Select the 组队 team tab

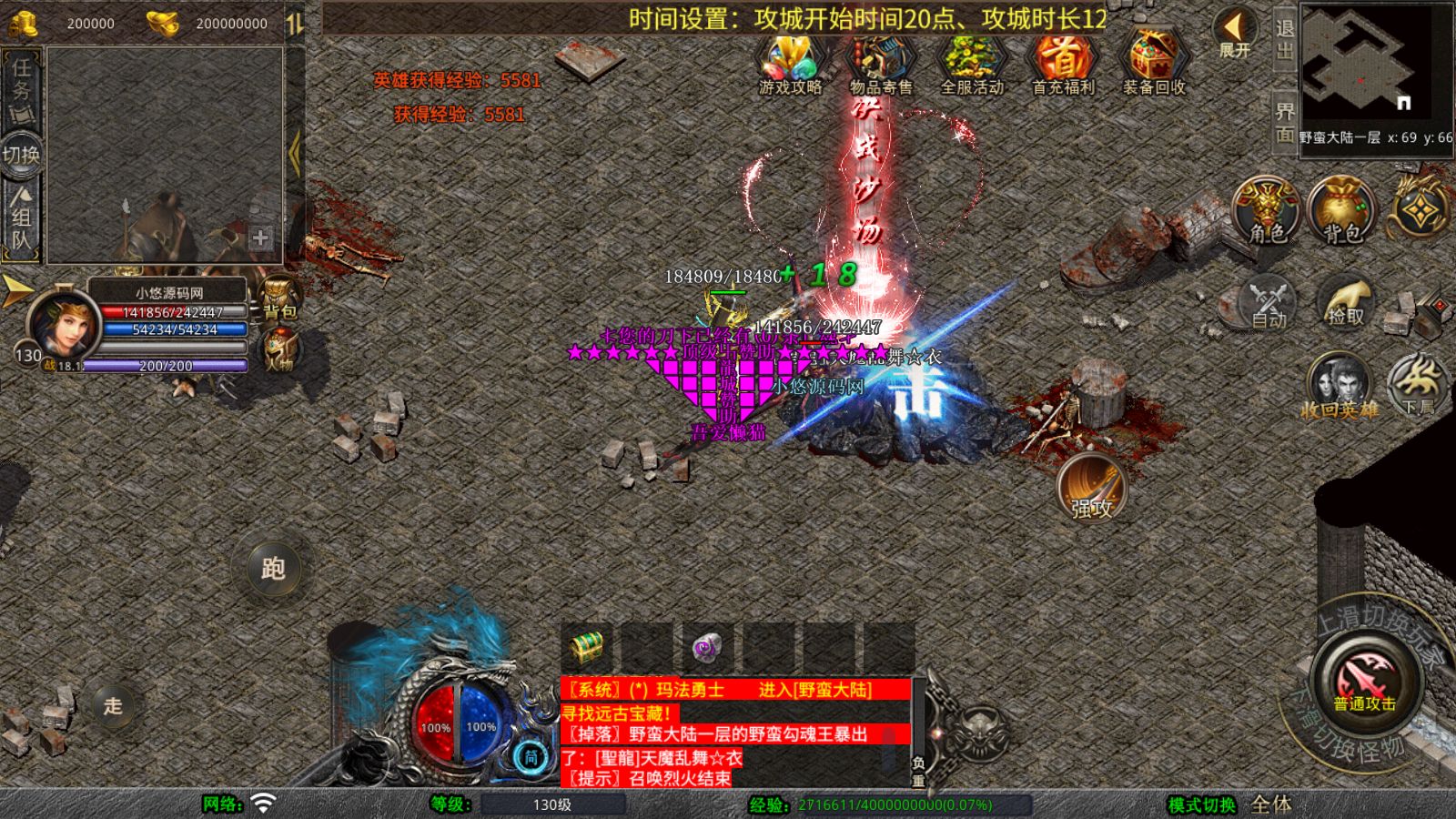[21, 218]
